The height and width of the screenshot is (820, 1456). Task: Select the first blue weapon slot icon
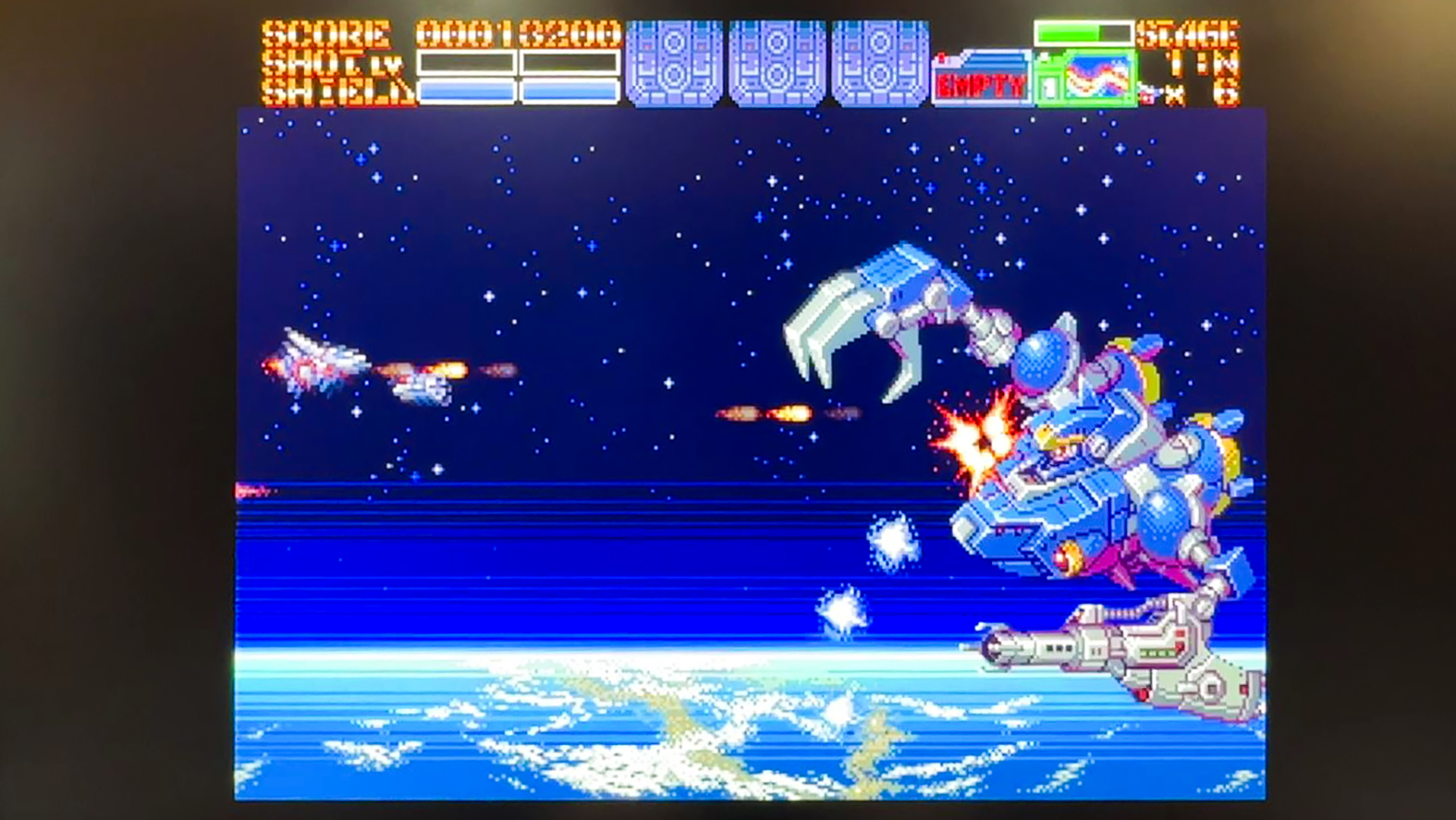pos(675,64)
